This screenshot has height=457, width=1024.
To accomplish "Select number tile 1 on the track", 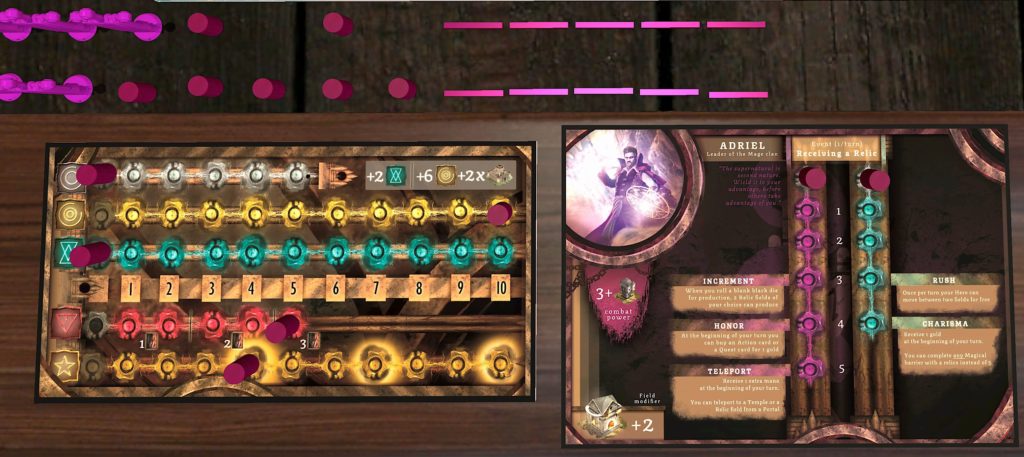I will [x=129, y=290].
